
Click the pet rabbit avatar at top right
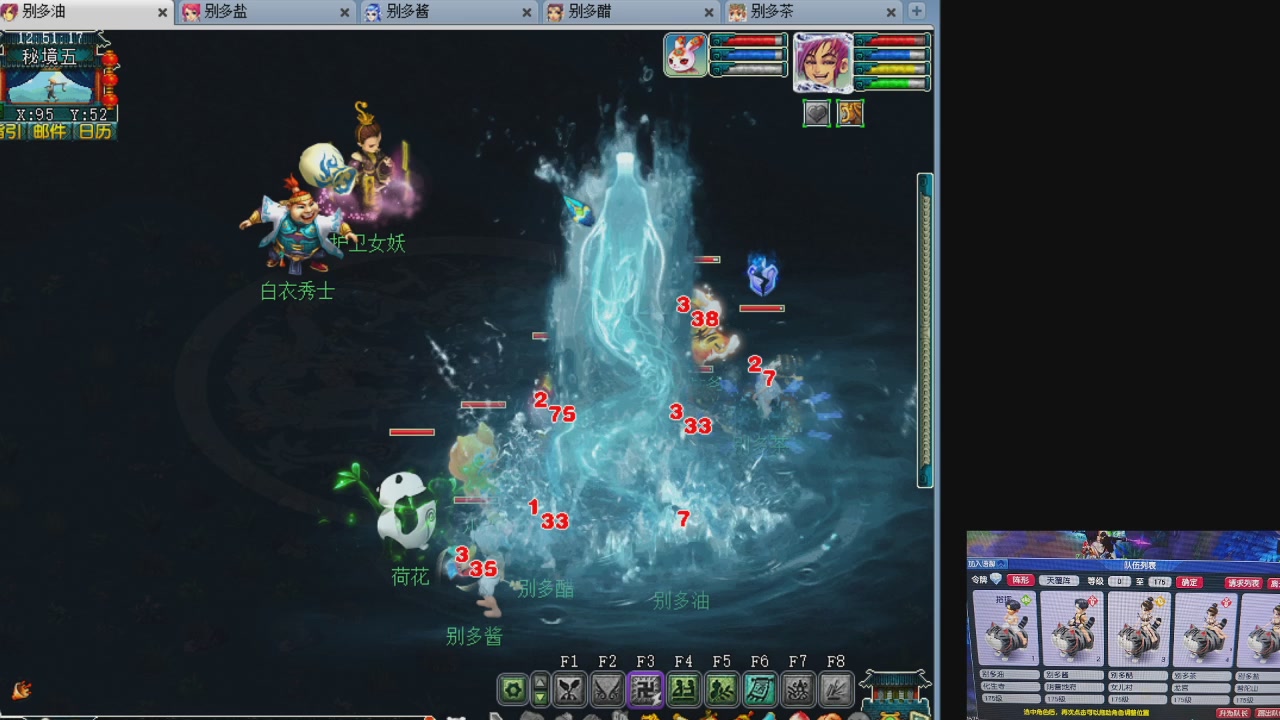click(684, 54)
